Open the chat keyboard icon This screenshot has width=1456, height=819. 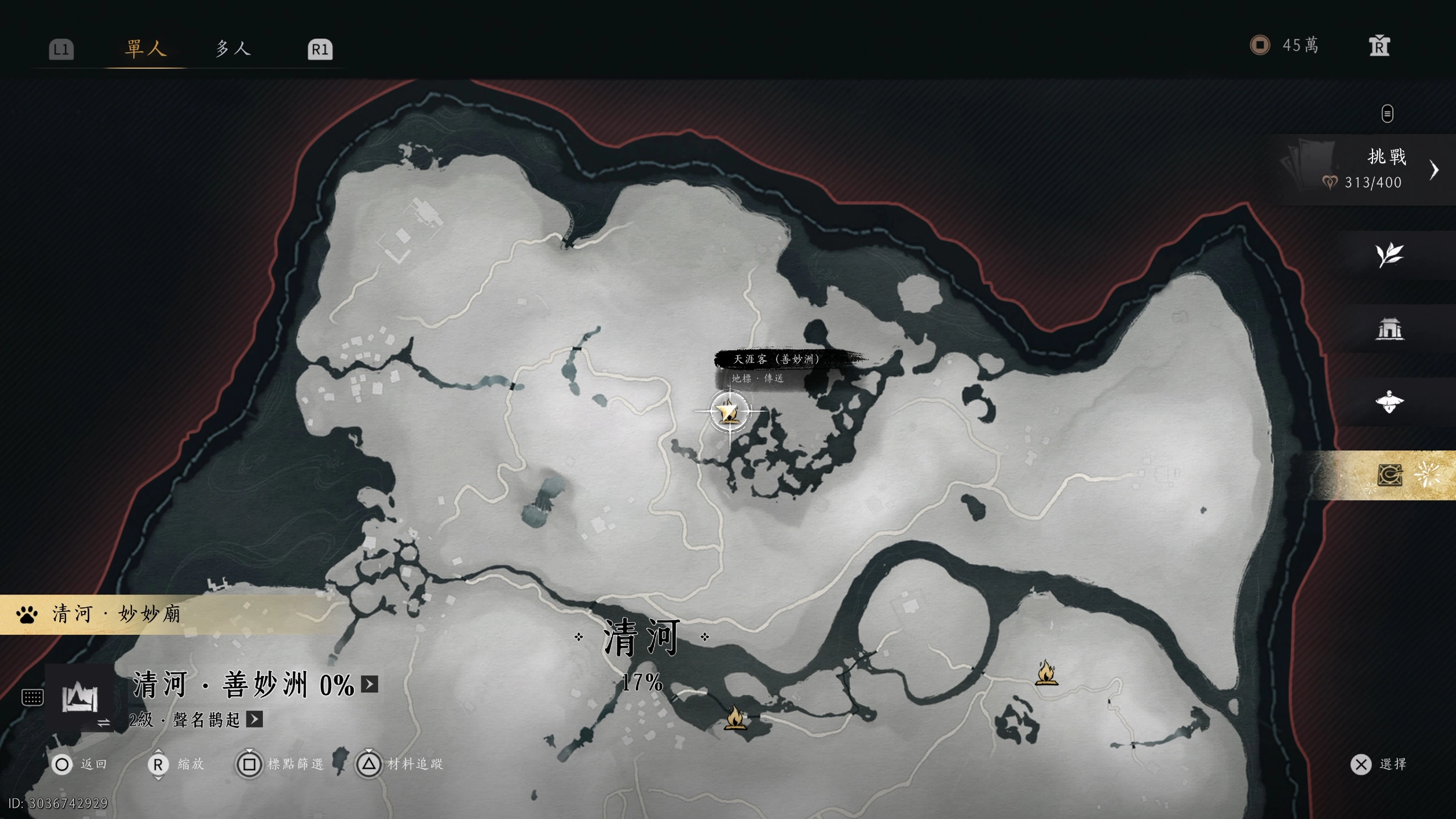(32, 697)
